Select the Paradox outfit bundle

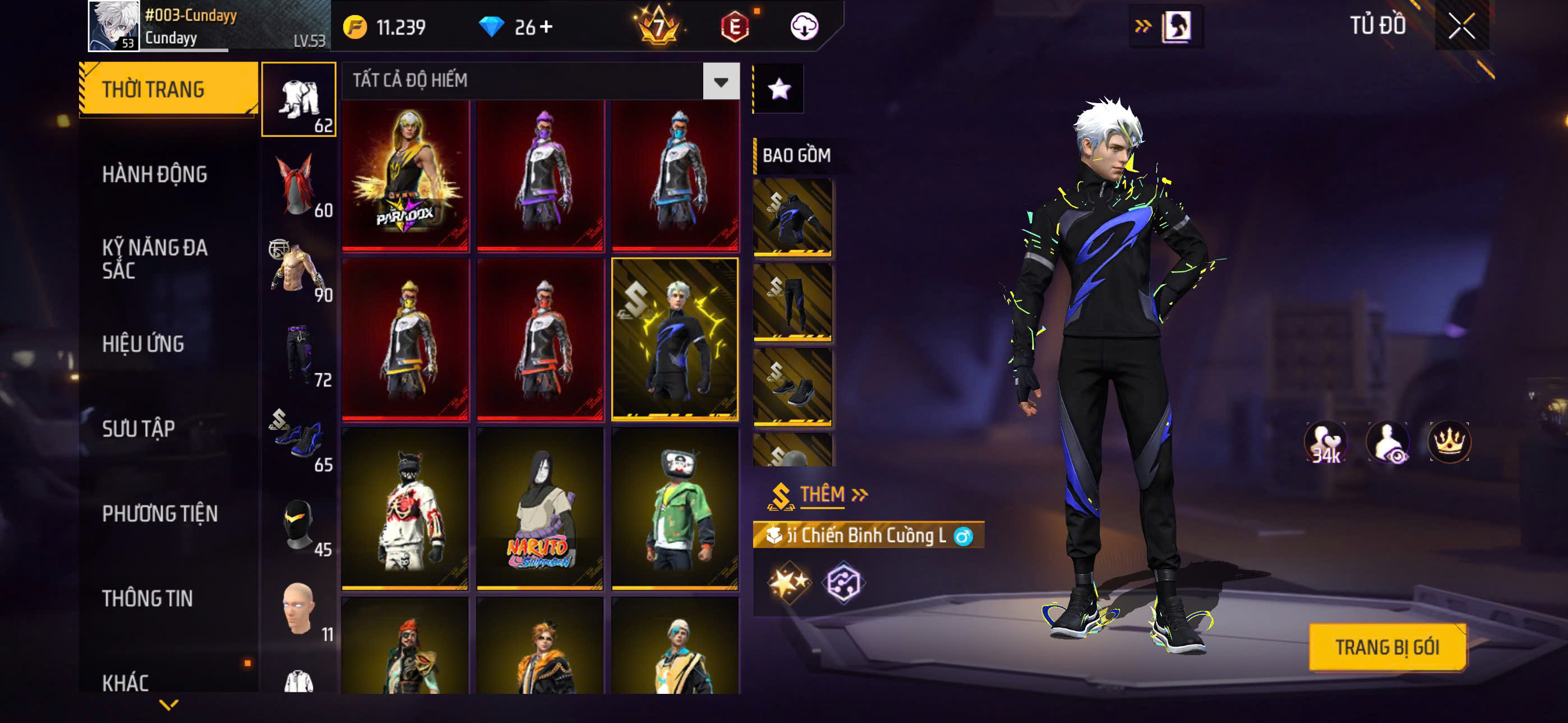pos(405,176)
